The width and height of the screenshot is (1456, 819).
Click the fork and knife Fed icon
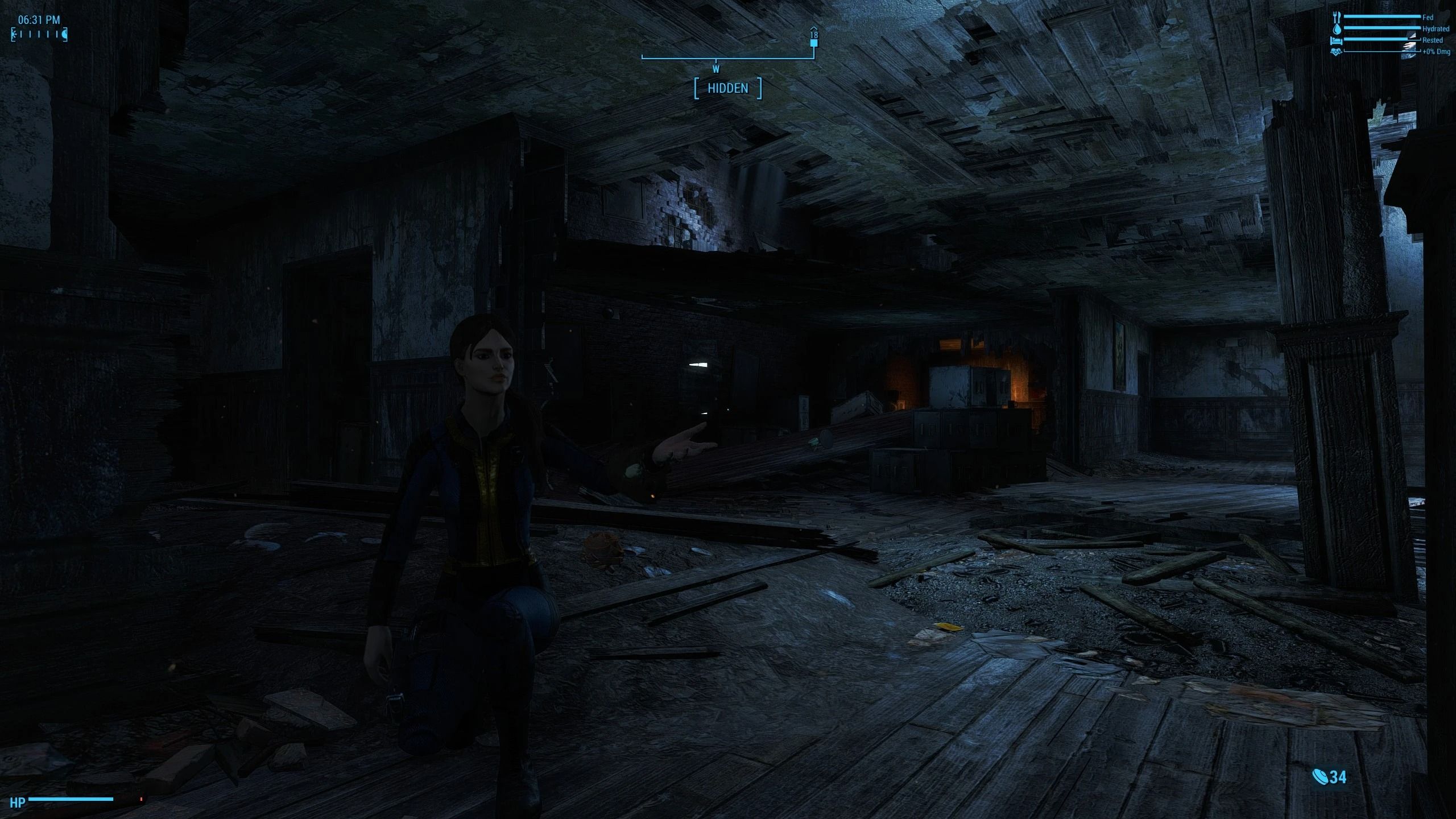[1336, 17]
